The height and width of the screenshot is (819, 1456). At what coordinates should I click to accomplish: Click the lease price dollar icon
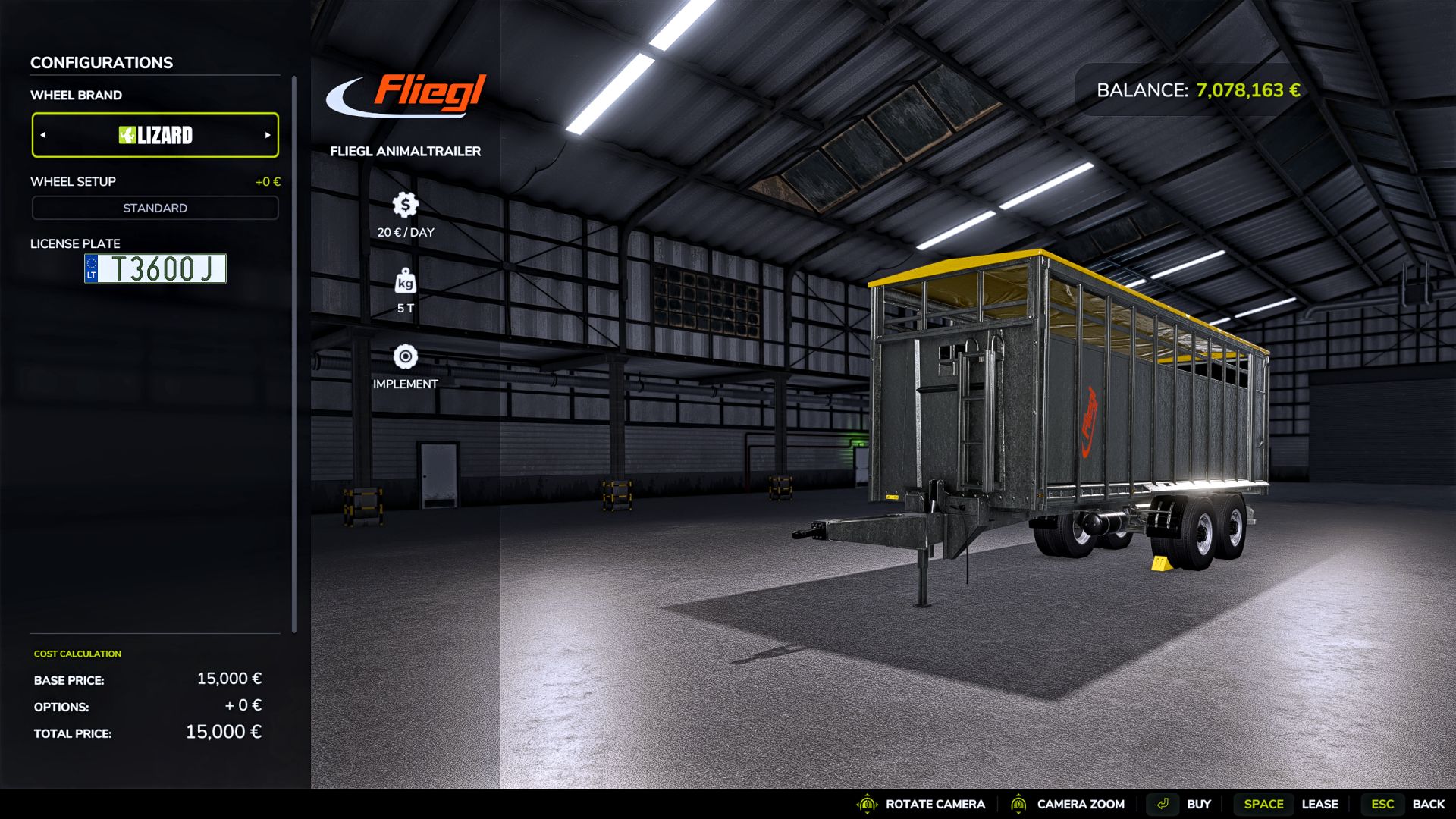(406, 203)
